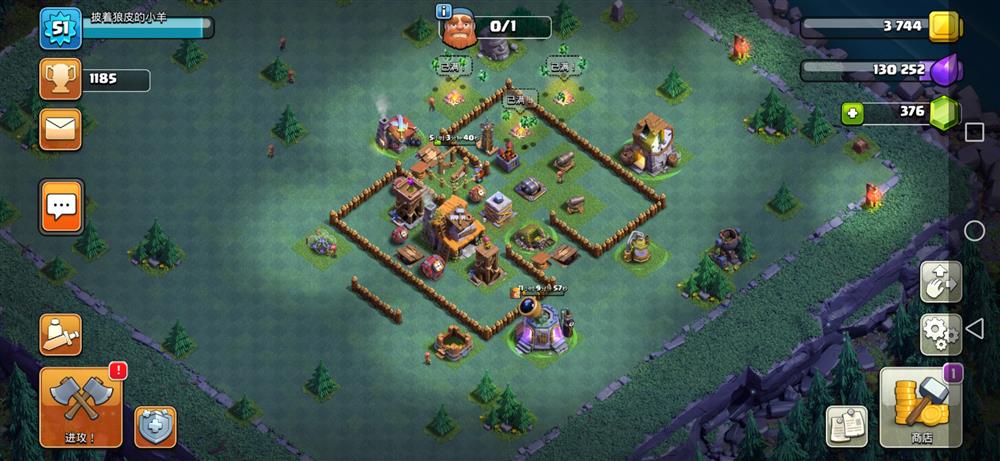Open the chat speech bubble panel
The height and width of the screenshot is (461, 1000).
[61, 207]
